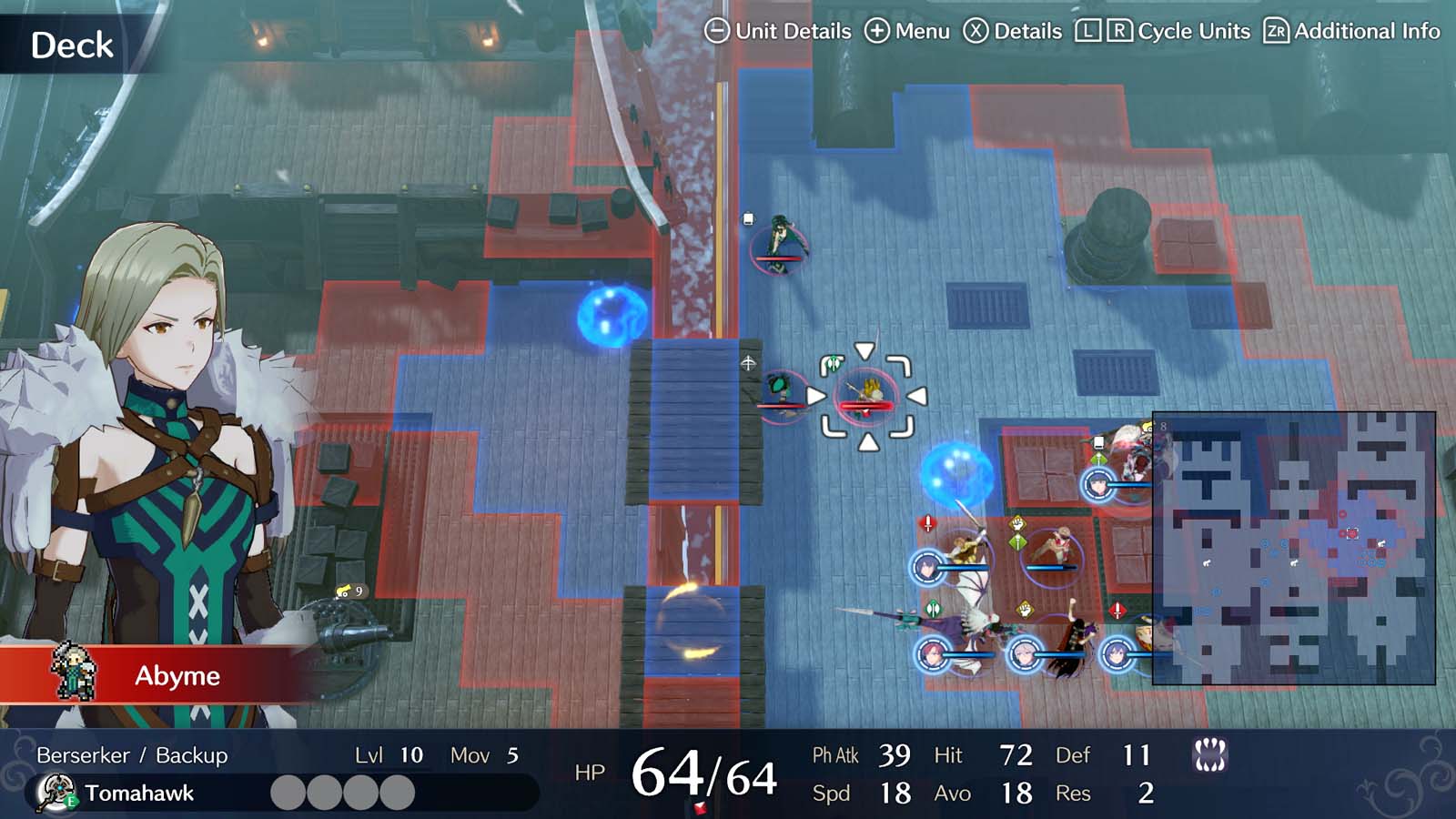The image size is (1456, 819).
Task: Click the Berserker / Backup class label
Action: (130, 754)
